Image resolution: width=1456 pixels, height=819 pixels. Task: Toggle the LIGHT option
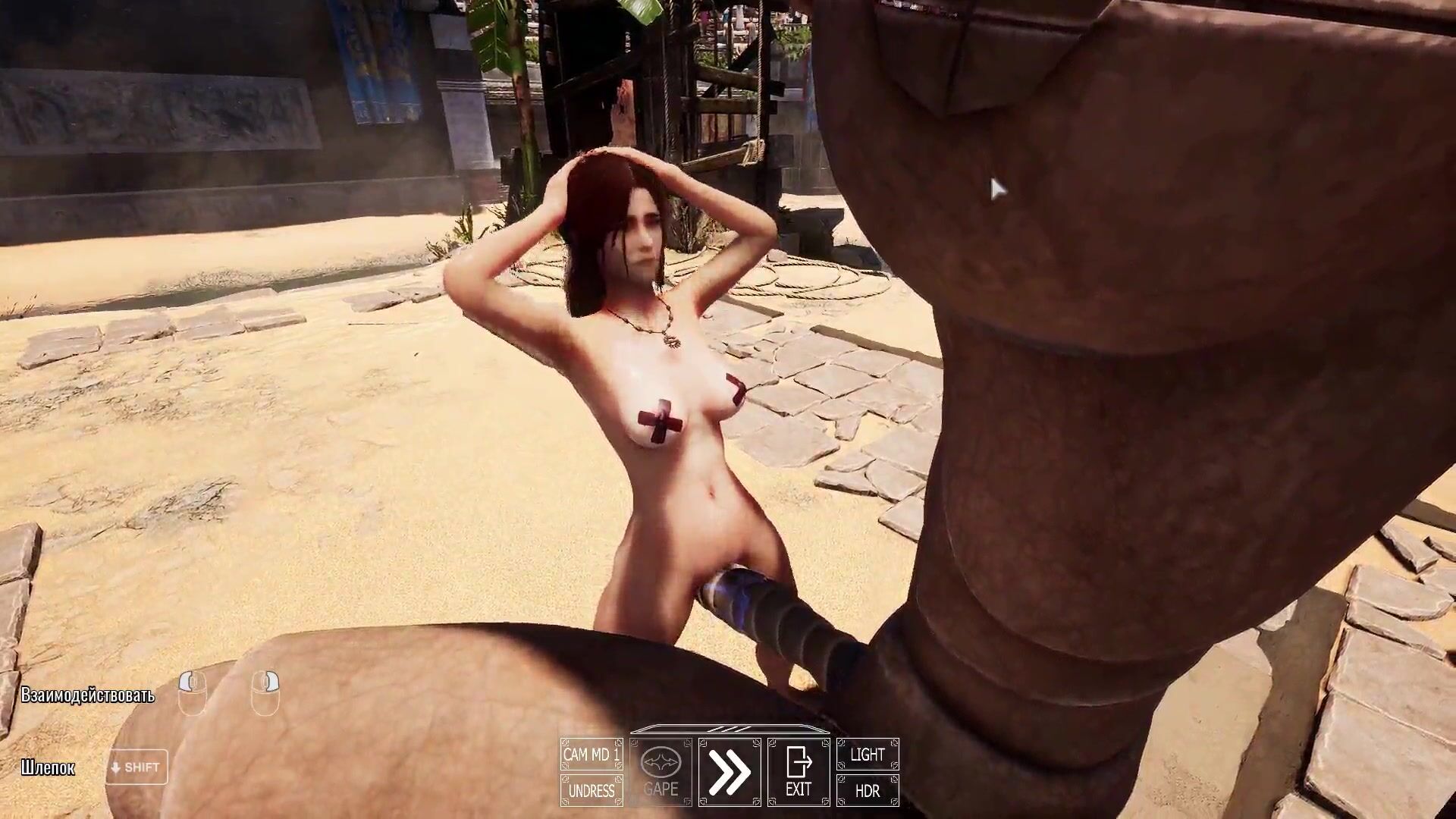point(868,755)
